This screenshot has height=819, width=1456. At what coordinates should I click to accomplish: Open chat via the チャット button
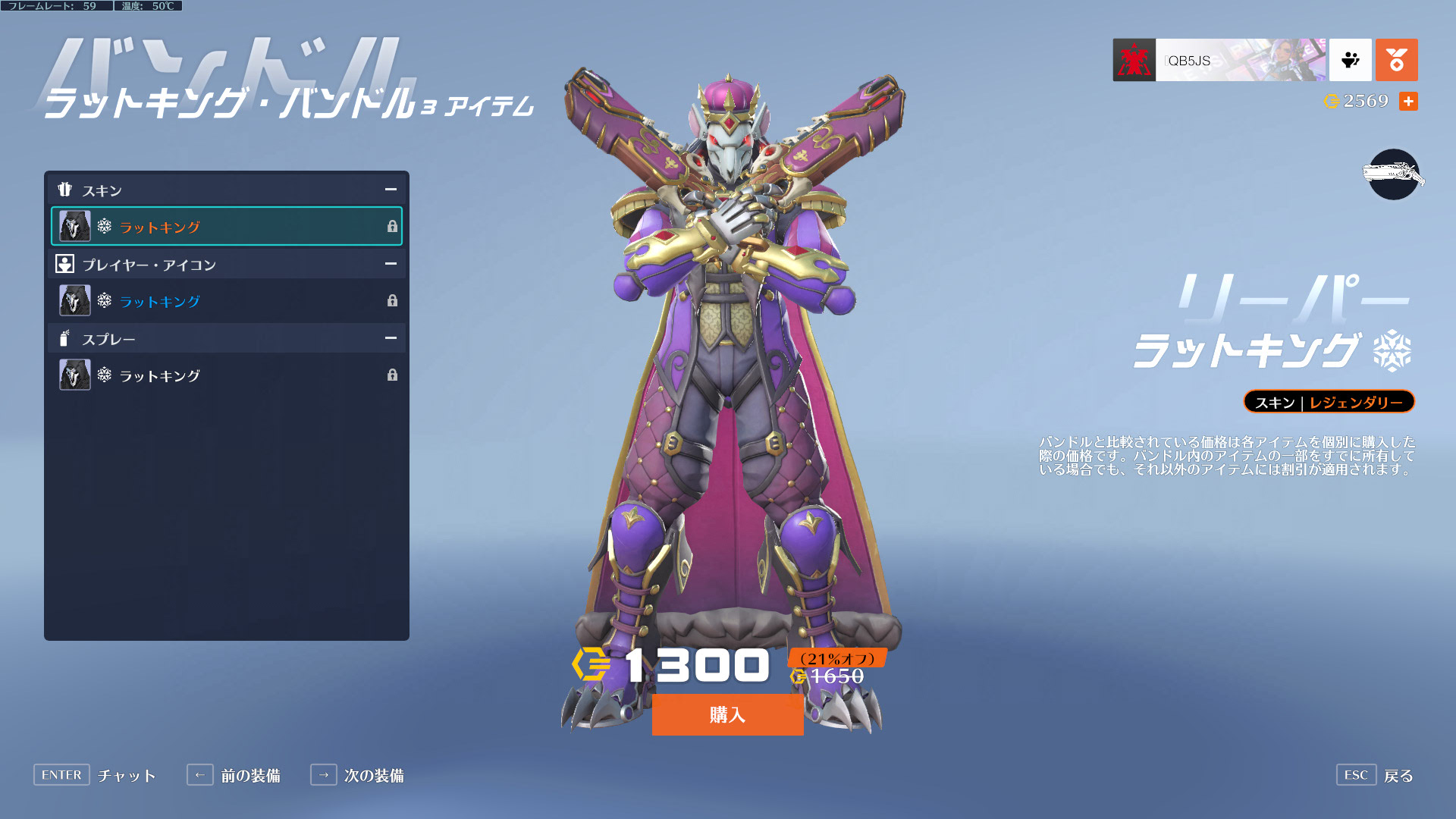pyautogui.click(x=95, y=775)
